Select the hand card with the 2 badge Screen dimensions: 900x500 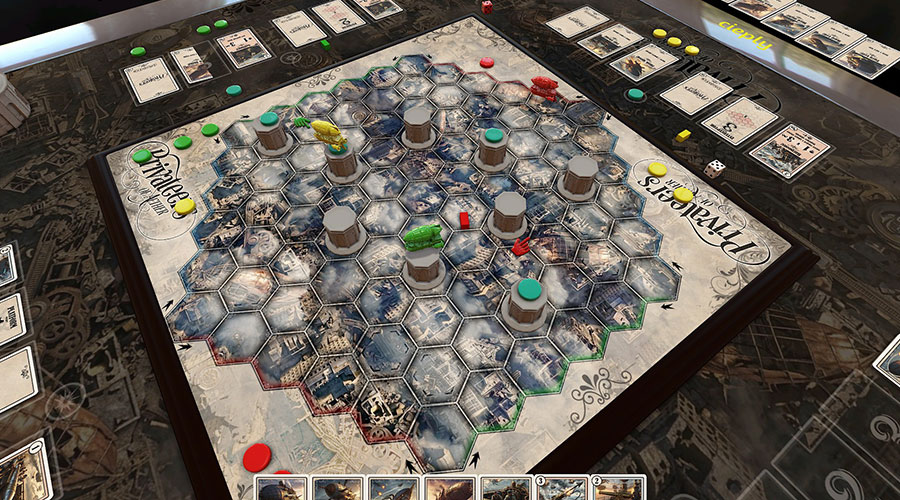pyautogui.click(x=615, y=488)
